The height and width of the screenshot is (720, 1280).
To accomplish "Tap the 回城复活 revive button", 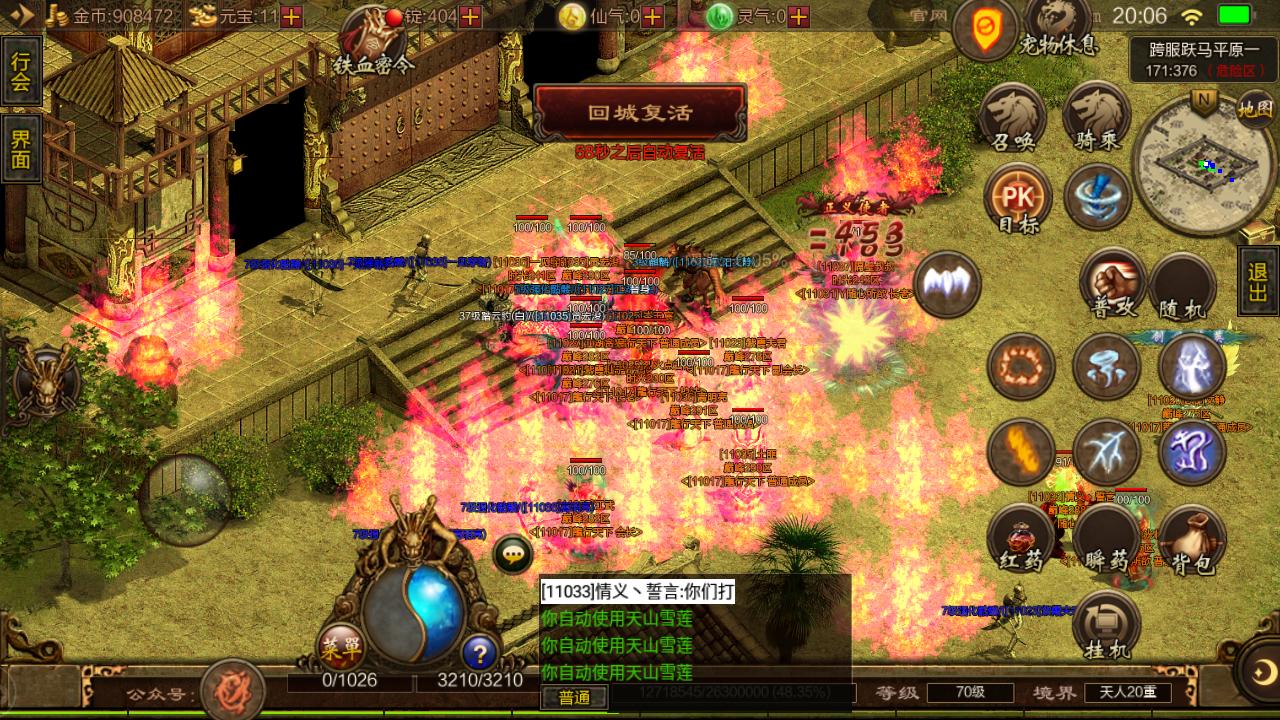I will 640,113.
